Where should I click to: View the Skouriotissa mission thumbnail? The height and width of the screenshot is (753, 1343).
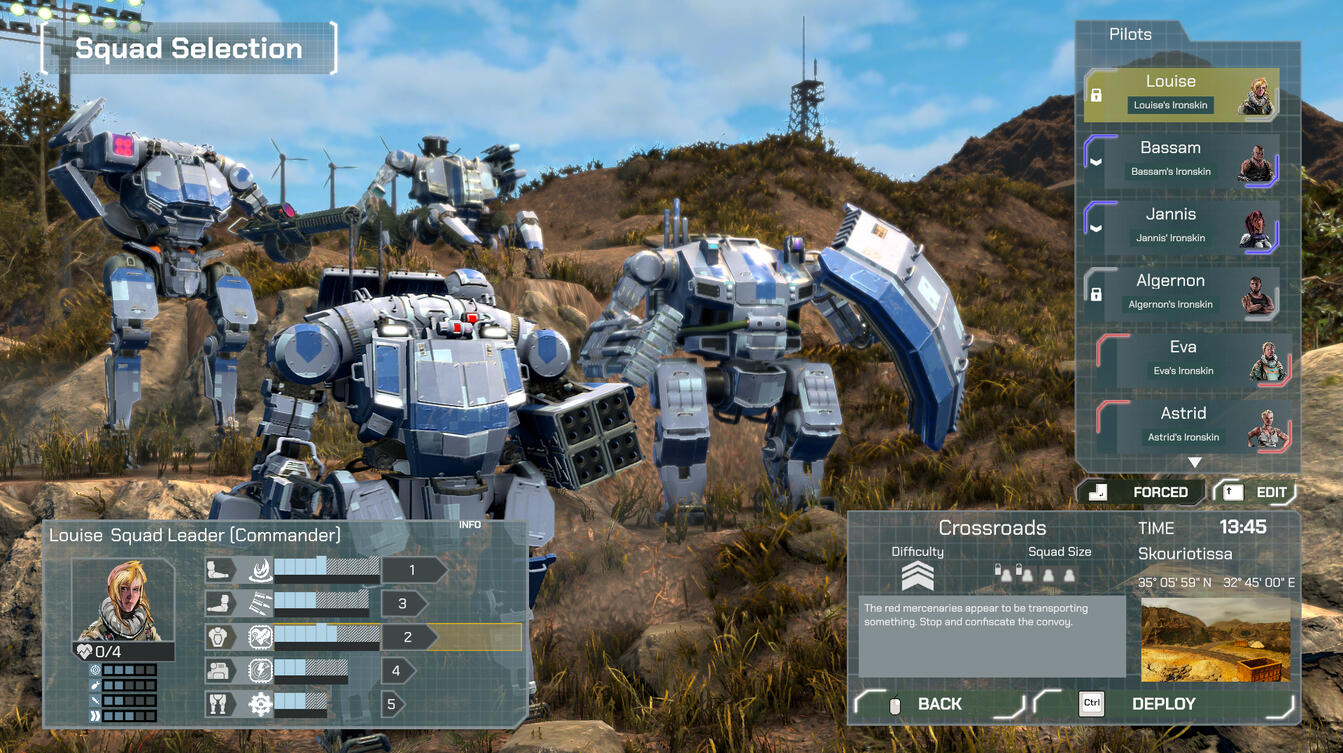click(x=1215, y=640)
